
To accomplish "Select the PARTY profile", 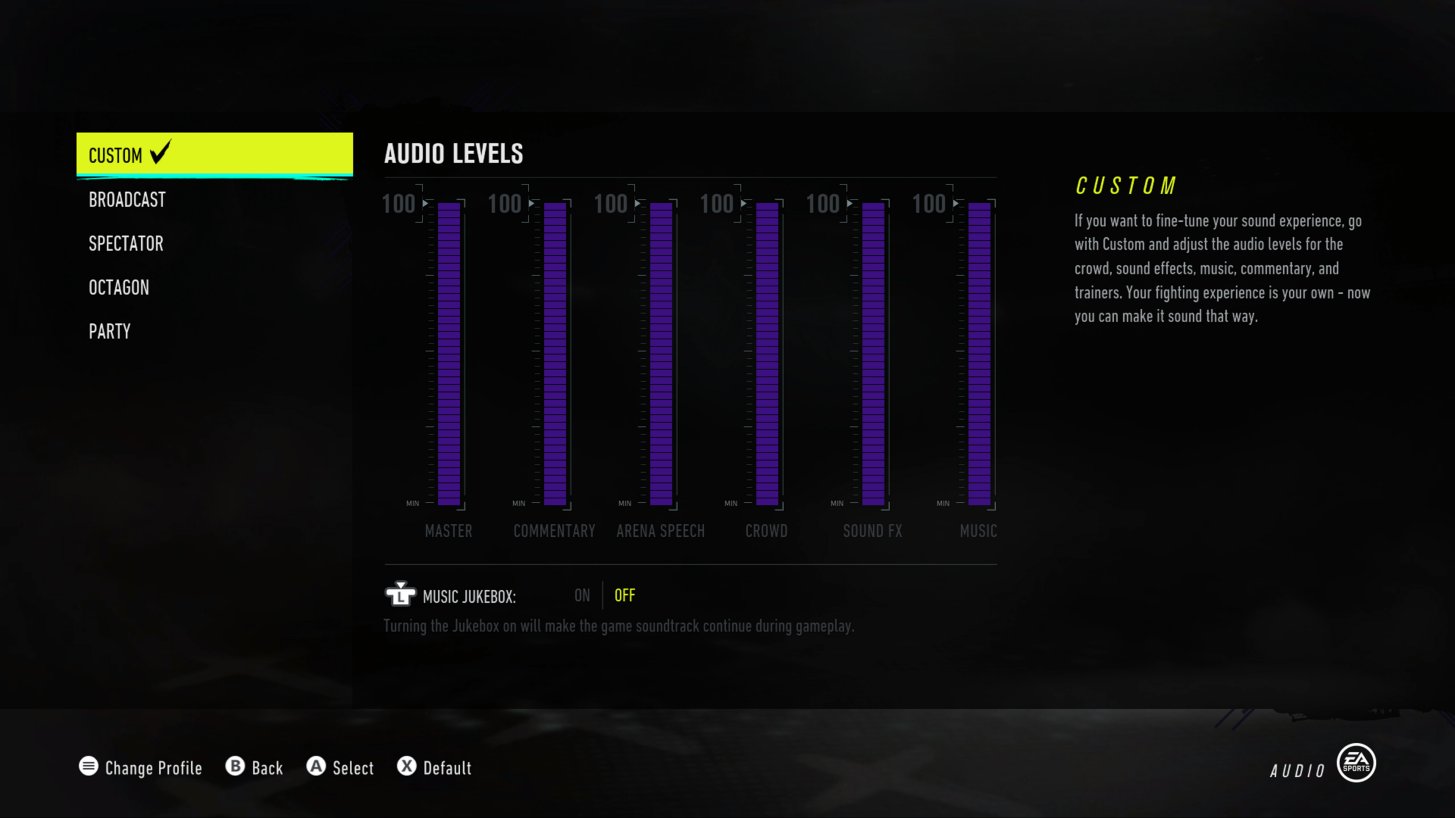I will point(109,331).
